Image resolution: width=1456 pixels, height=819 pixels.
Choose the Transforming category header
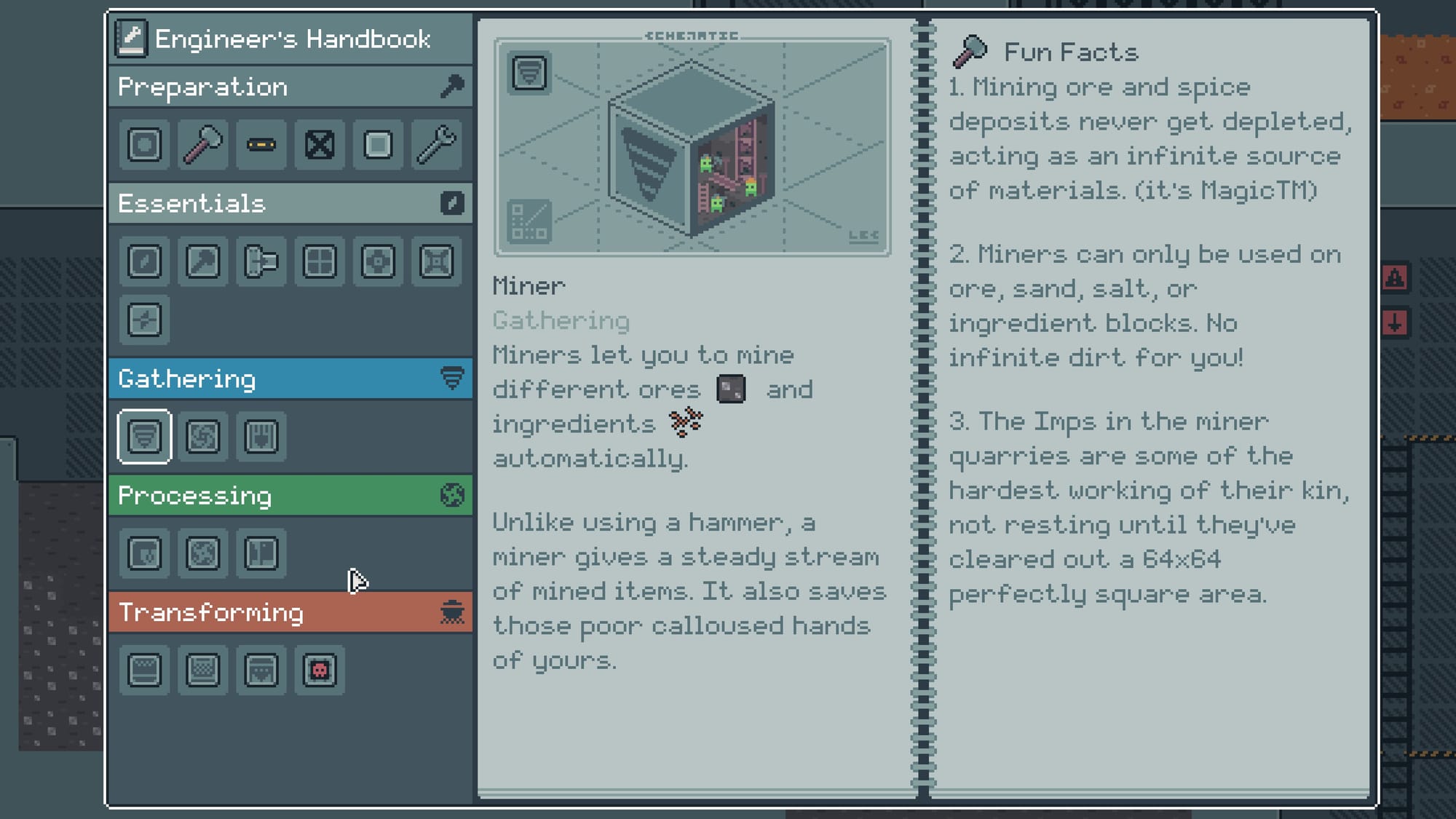pyautogui.click(x=290, y=612)
